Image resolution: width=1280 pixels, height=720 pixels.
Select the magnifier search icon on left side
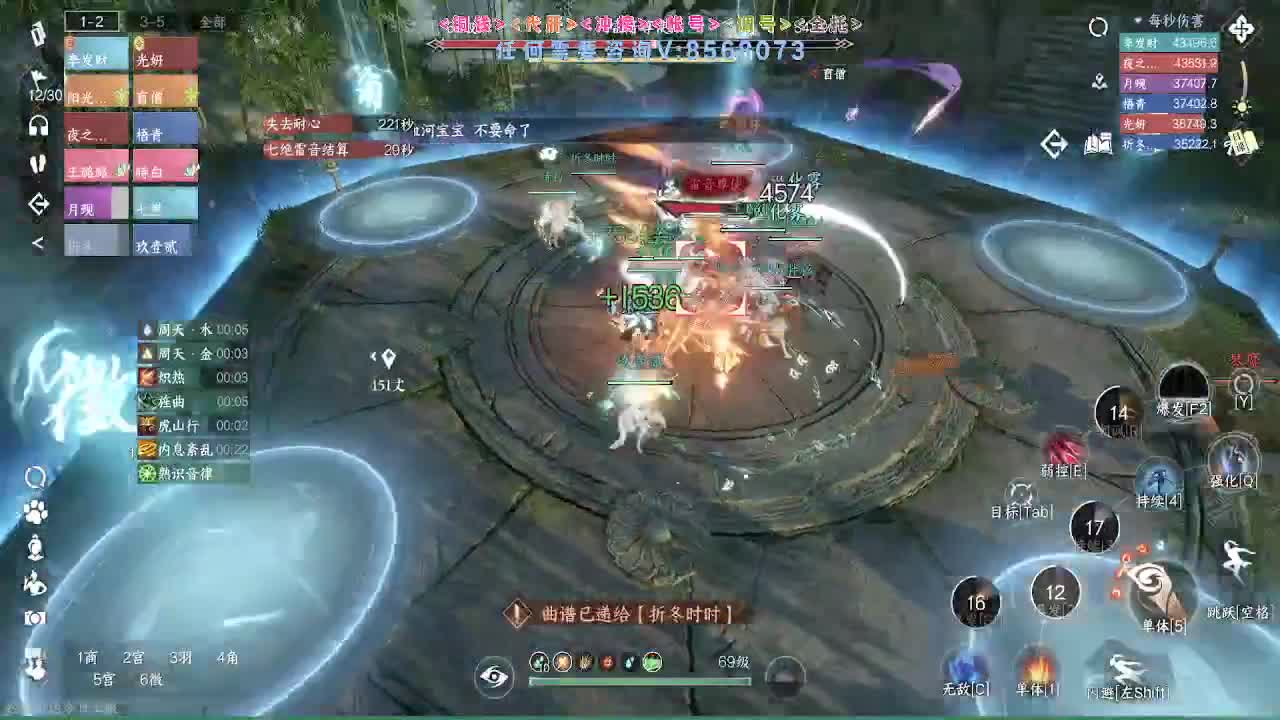pos(33,477)
